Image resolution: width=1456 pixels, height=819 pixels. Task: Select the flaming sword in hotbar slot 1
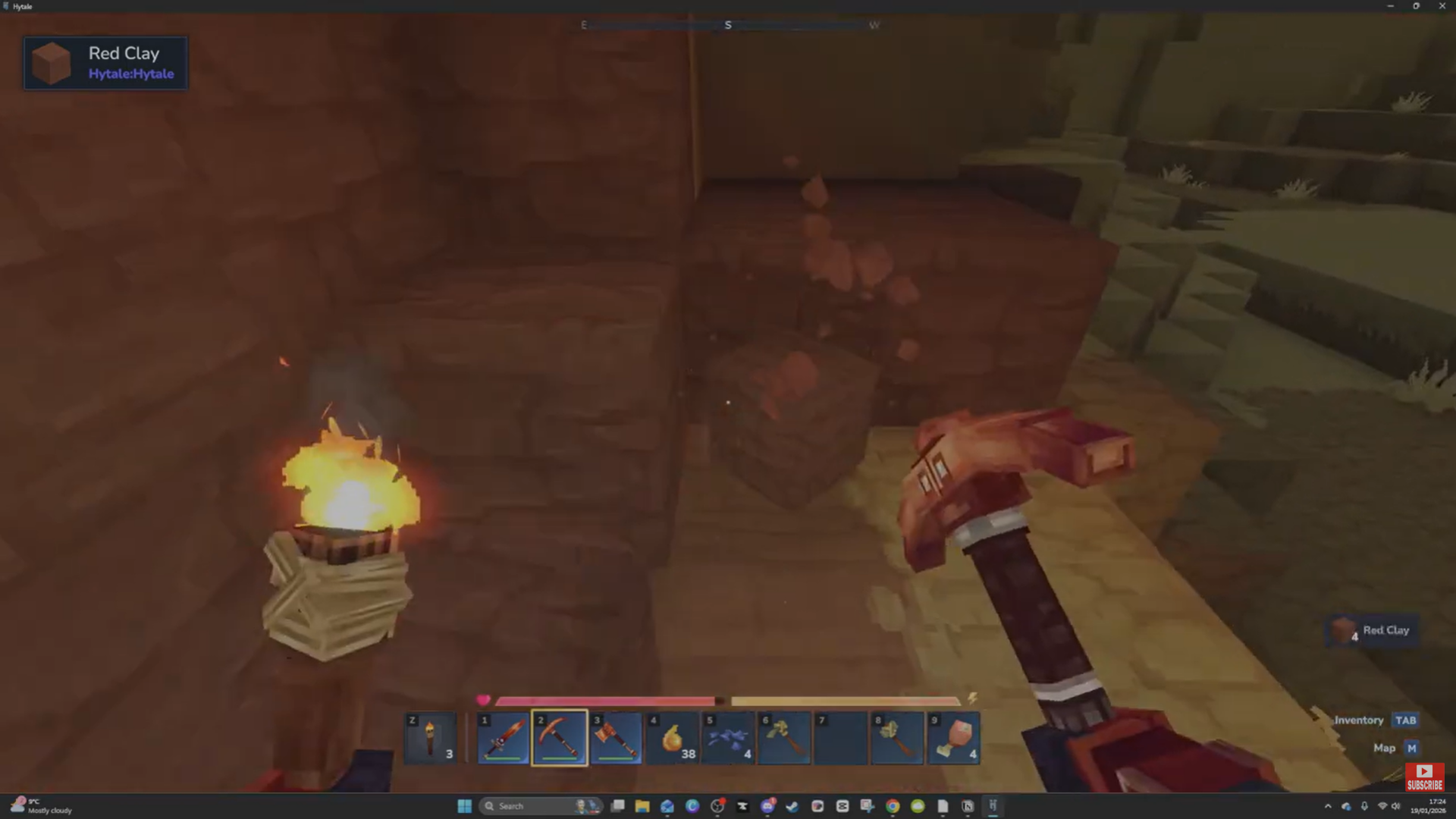point(503,737)
